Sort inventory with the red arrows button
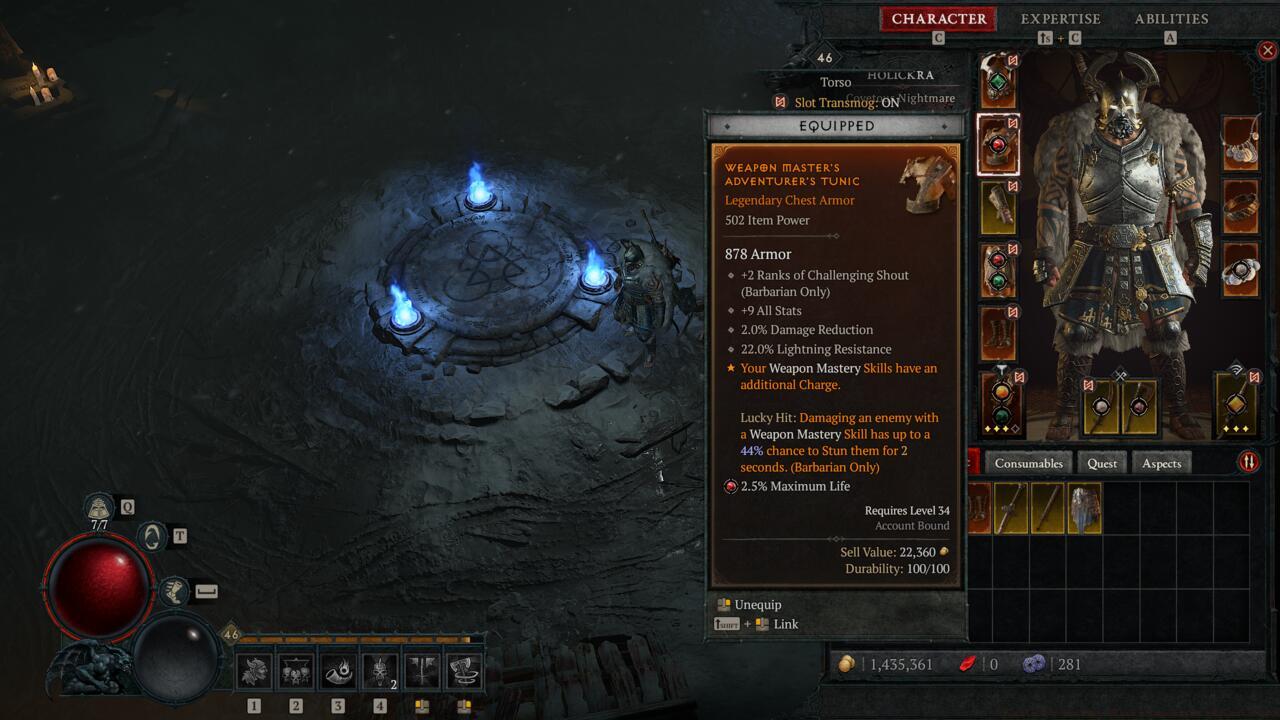This screenshot has width=1280, height=720. pyautogui.click(x=1249, y=462)
